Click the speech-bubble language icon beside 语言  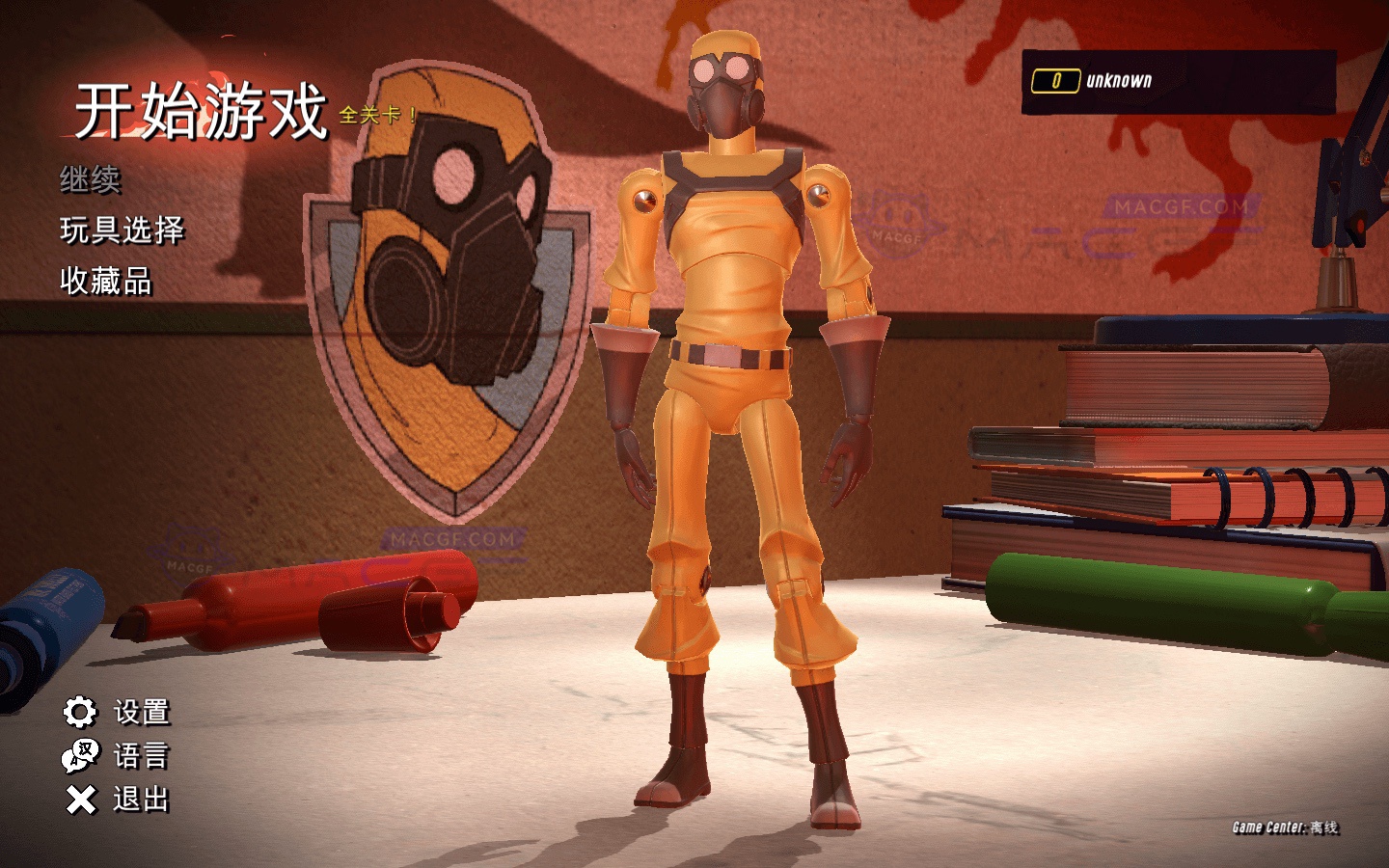[x=79, y=758]
